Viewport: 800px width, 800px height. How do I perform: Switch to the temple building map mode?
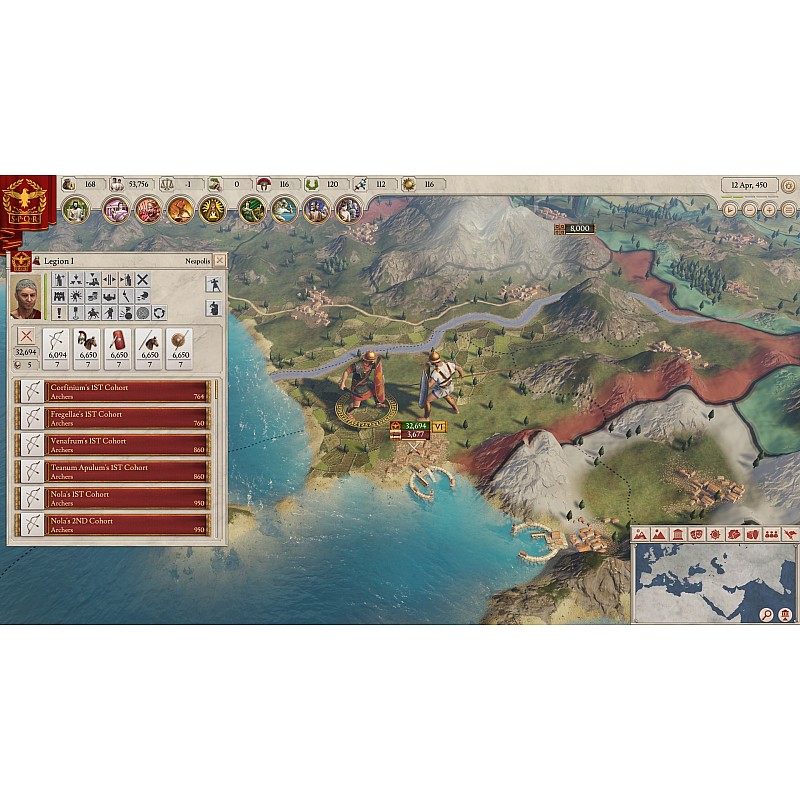677,534
